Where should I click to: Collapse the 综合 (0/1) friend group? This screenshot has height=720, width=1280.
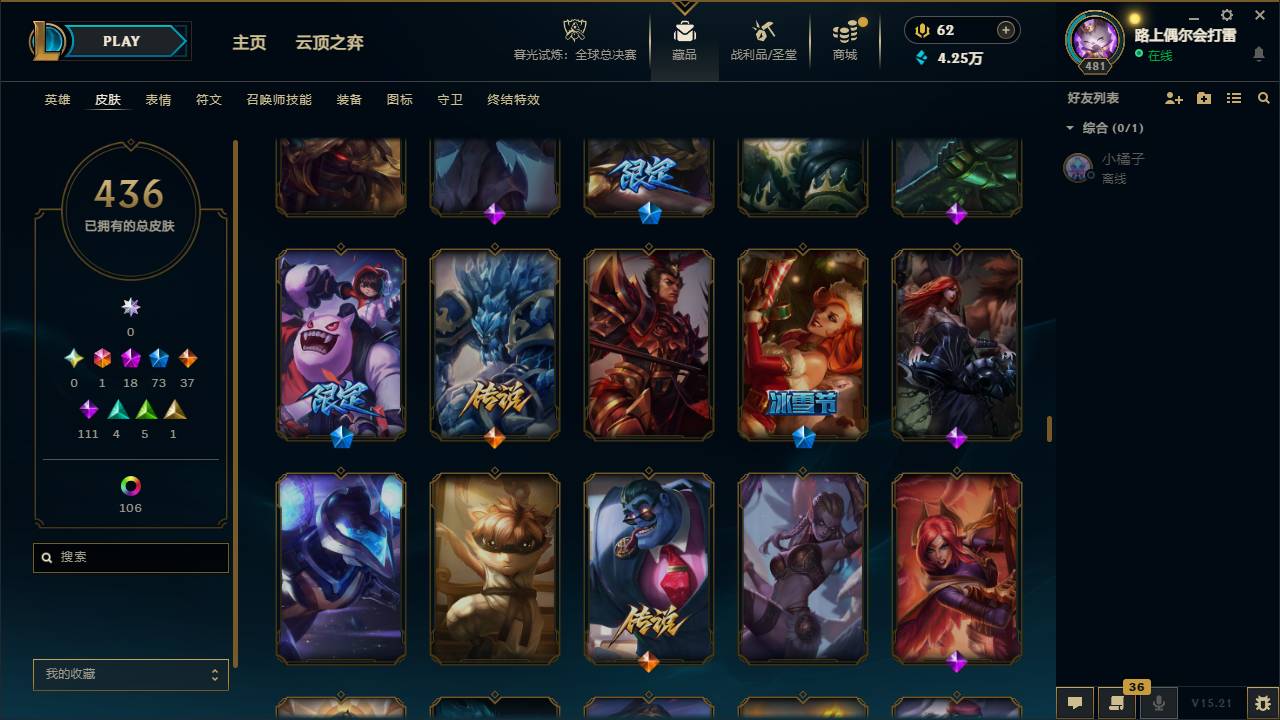pos(1070,128)
